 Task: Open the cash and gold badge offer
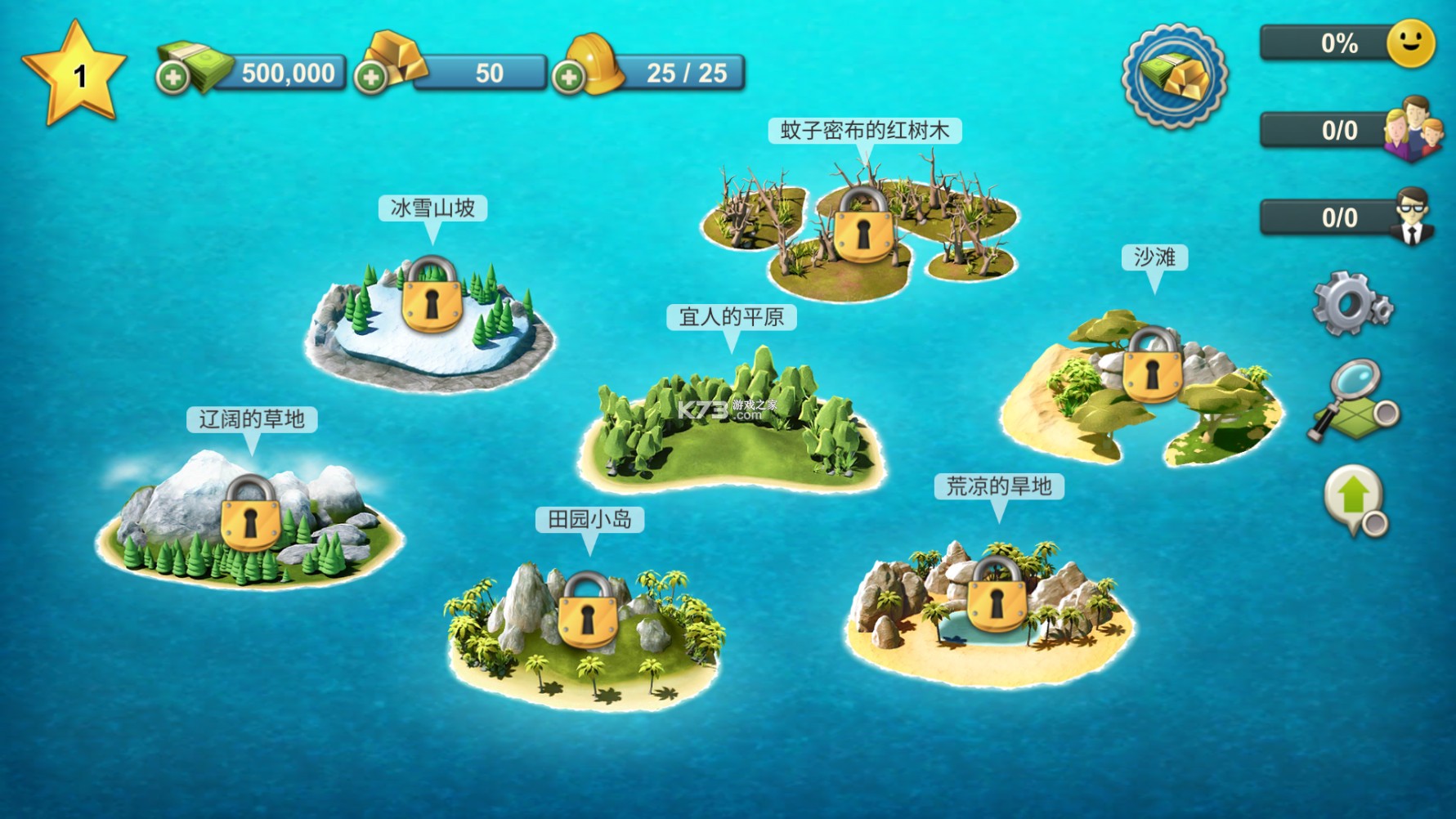click(1174, 75)
